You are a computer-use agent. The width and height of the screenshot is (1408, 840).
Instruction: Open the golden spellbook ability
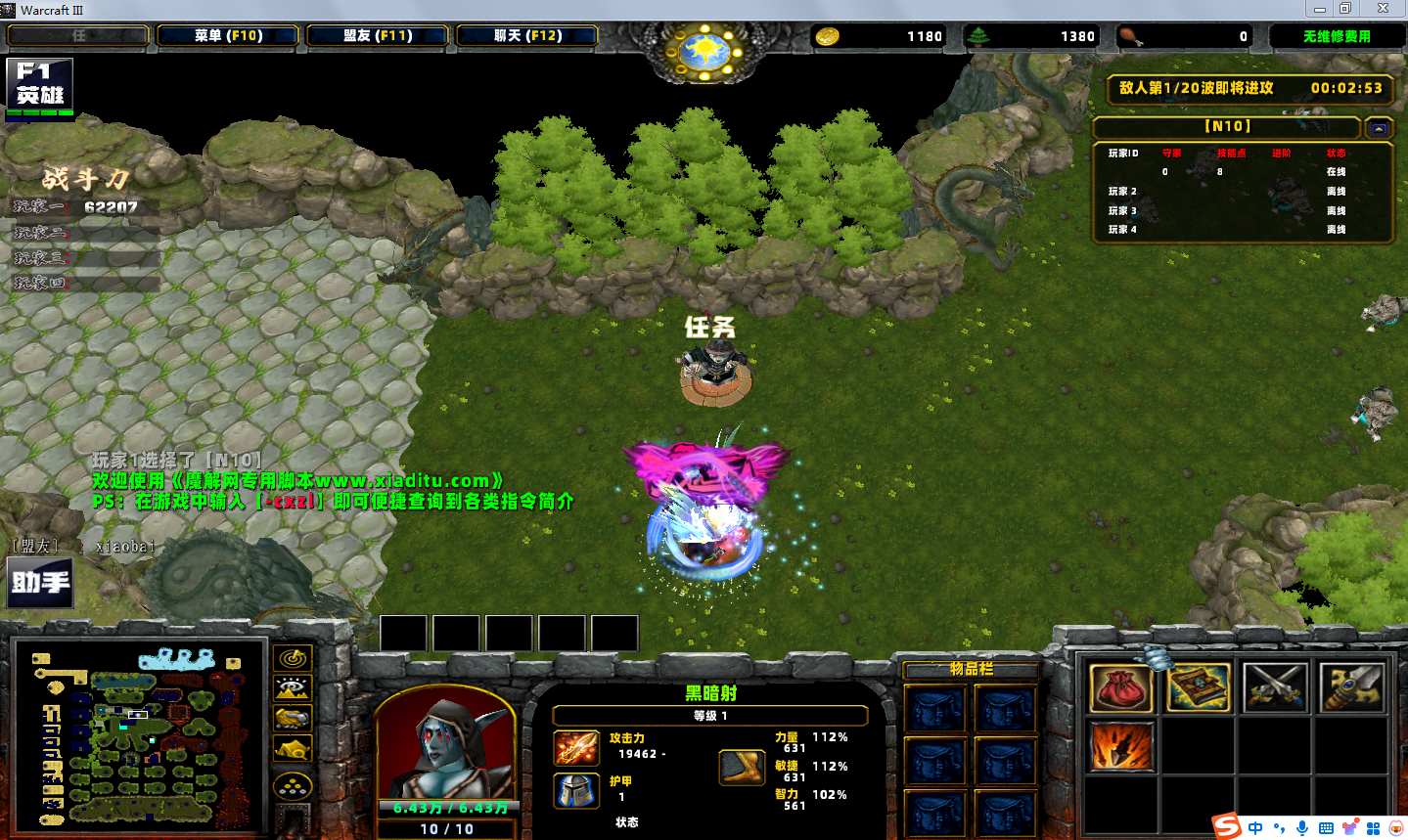click(1199, 688)
